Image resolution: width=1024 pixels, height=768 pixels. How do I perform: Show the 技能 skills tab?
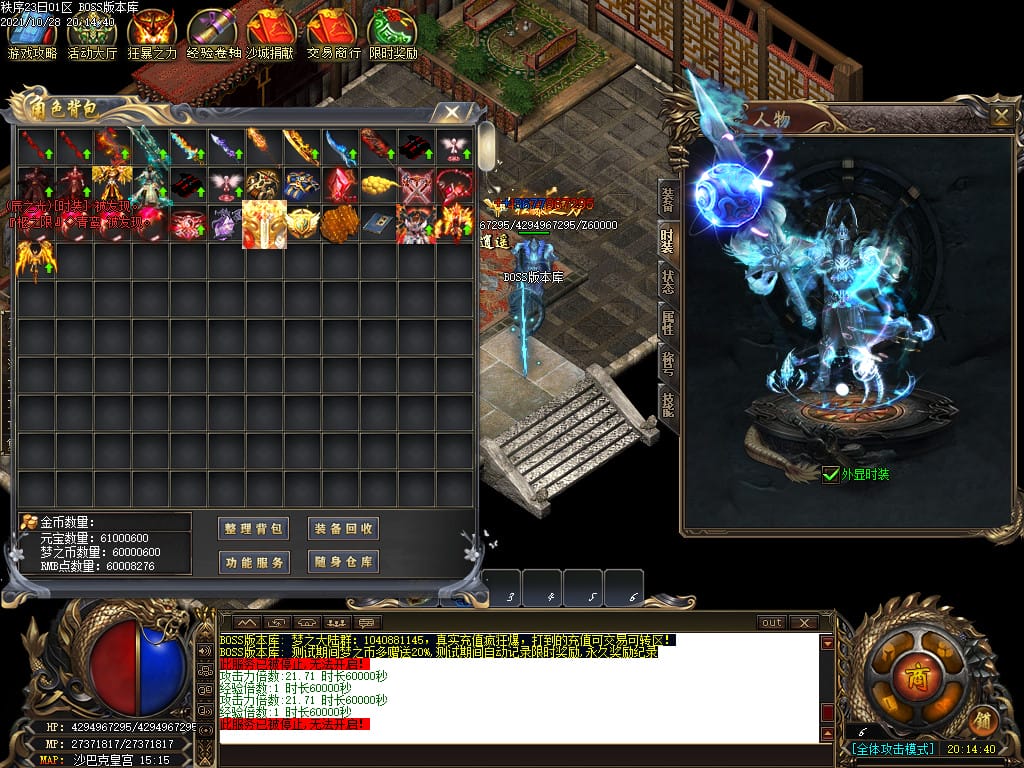click(x=667, y=403)
